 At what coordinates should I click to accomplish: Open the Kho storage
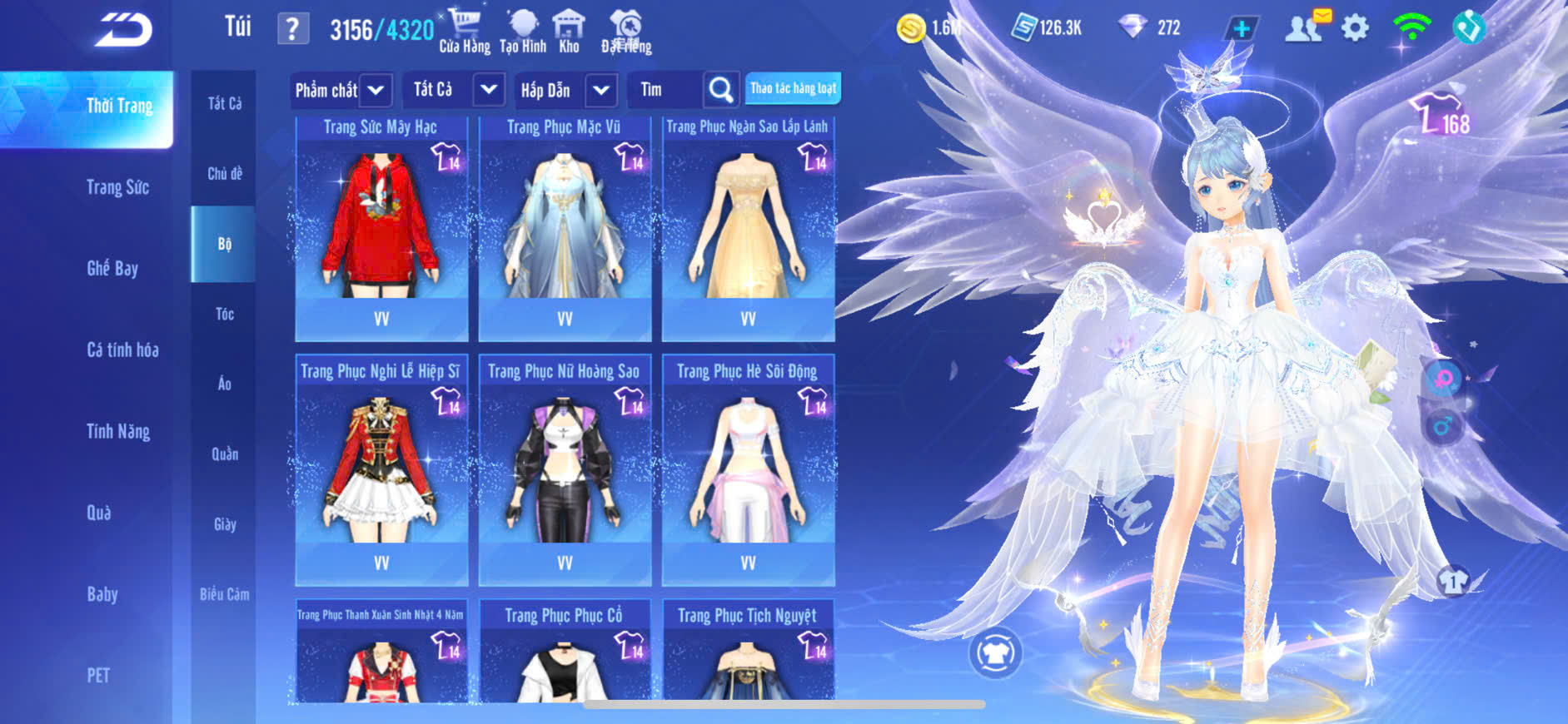tap(569, 32)
